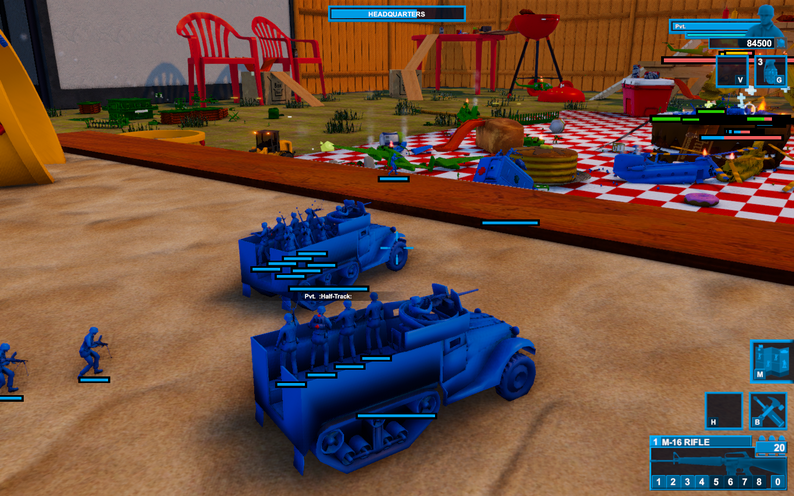
Task: Open the map panel icon
Action: pyautogui.click(x=771, y=361)
